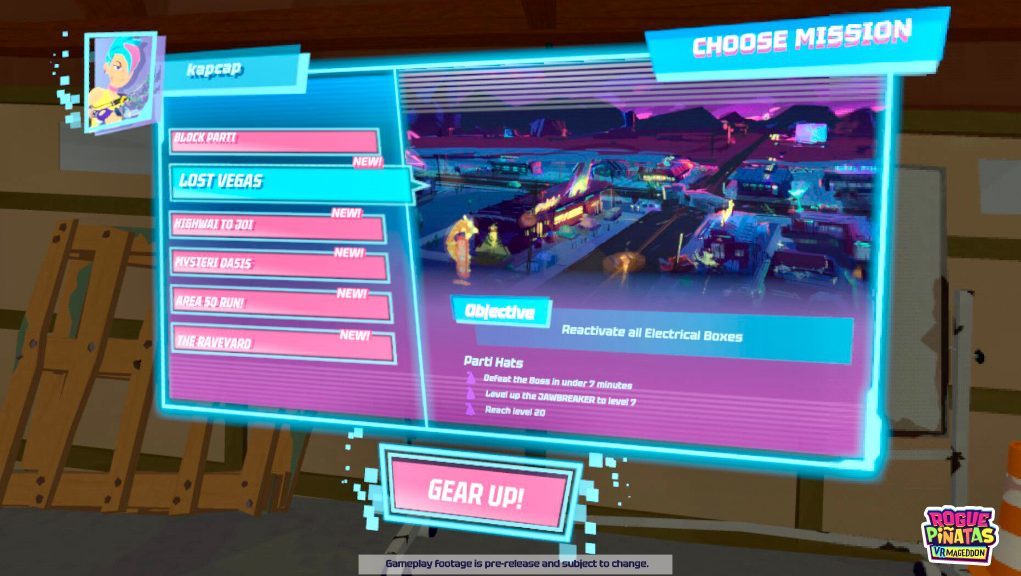Choose the Lost Vegas mission

coord(290,182)
